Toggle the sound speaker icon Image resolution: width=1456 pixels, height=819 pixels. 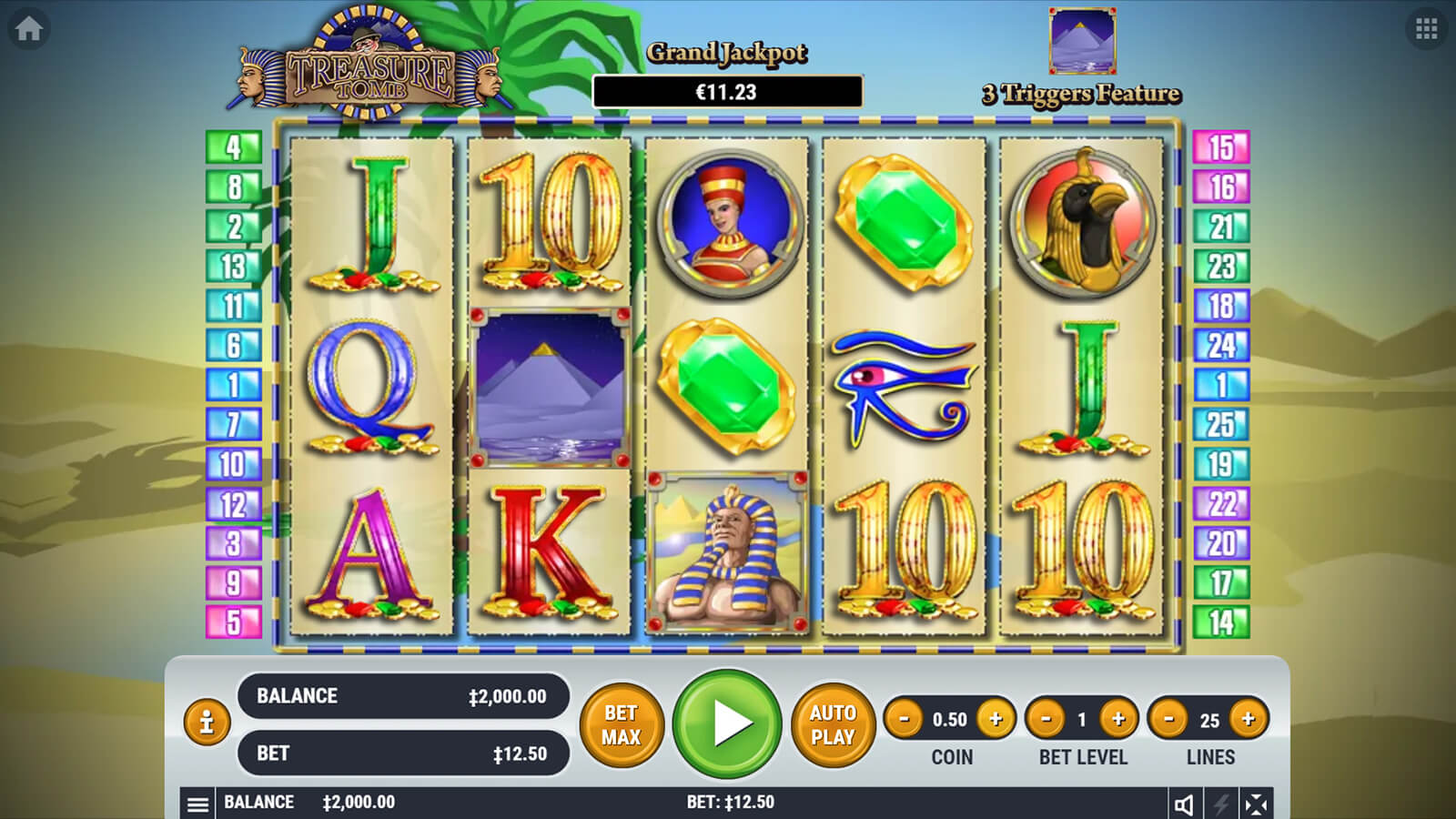pos(1184,804)
